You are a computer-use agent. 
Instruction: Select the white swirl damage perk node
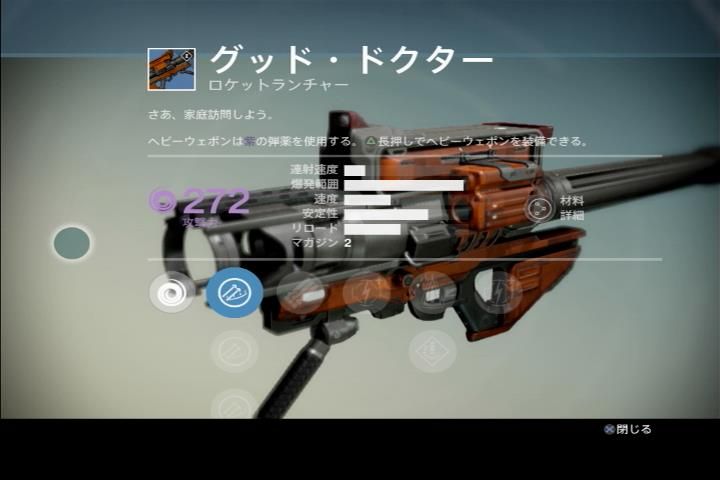[x=172, y=292]
